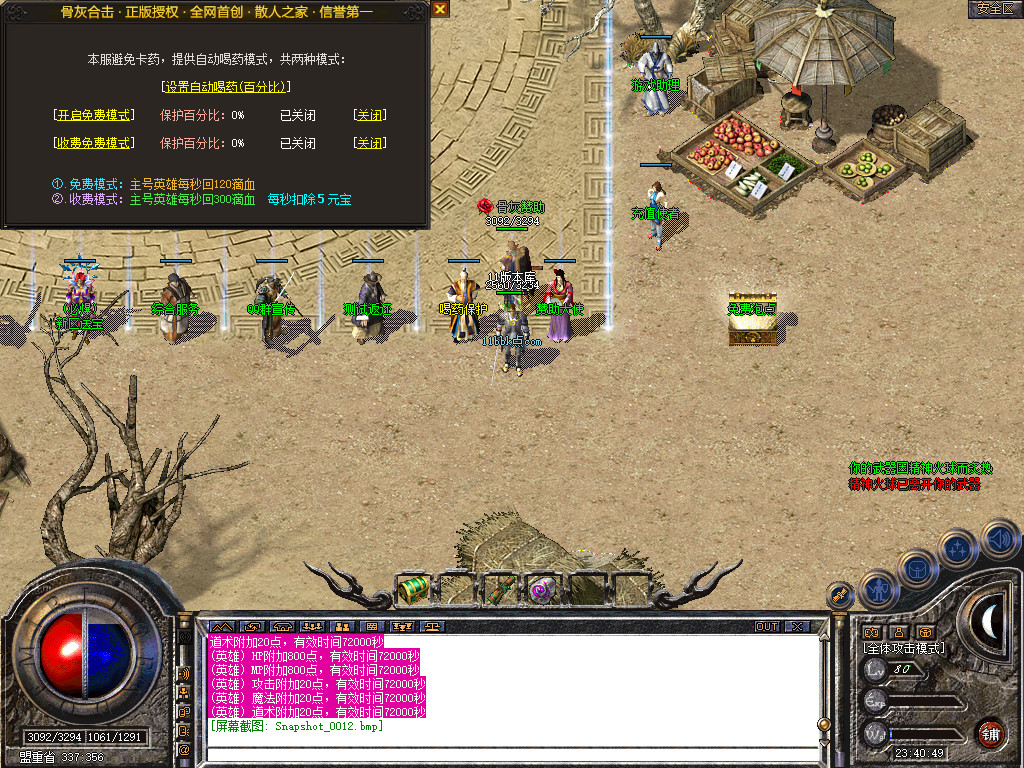Switch the 全体攻击模式 attack mode label
The height and width of the screenshot is (768, 1024).
point(904,648)
